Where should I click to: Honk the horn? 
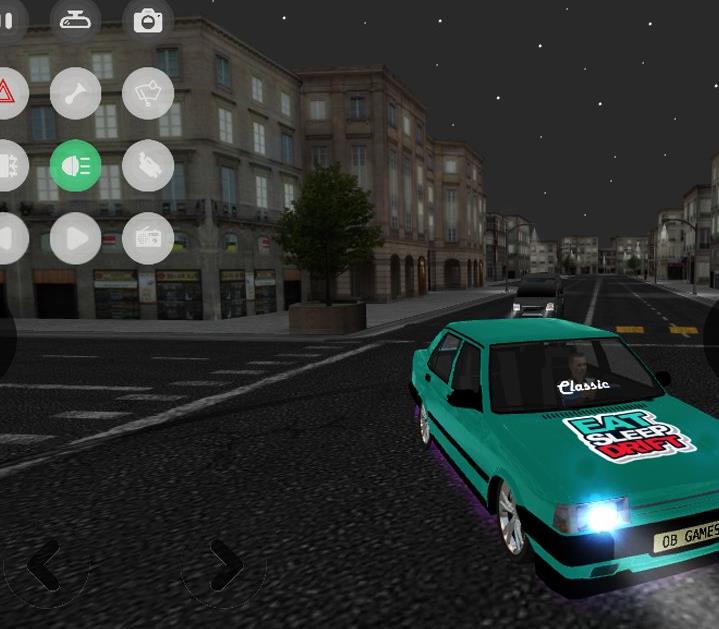click(x=76, y=93)
